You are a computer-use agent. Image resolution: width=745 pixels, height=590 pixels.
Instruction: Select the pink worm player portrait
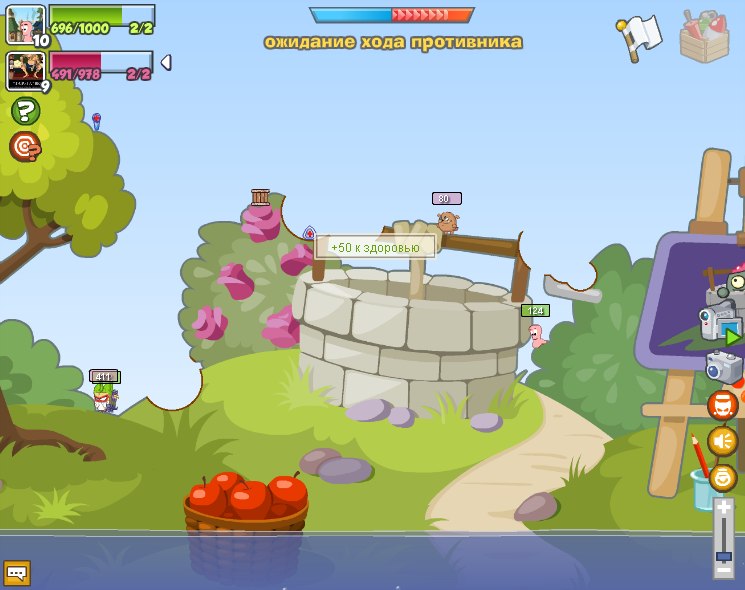click(24, 24)
